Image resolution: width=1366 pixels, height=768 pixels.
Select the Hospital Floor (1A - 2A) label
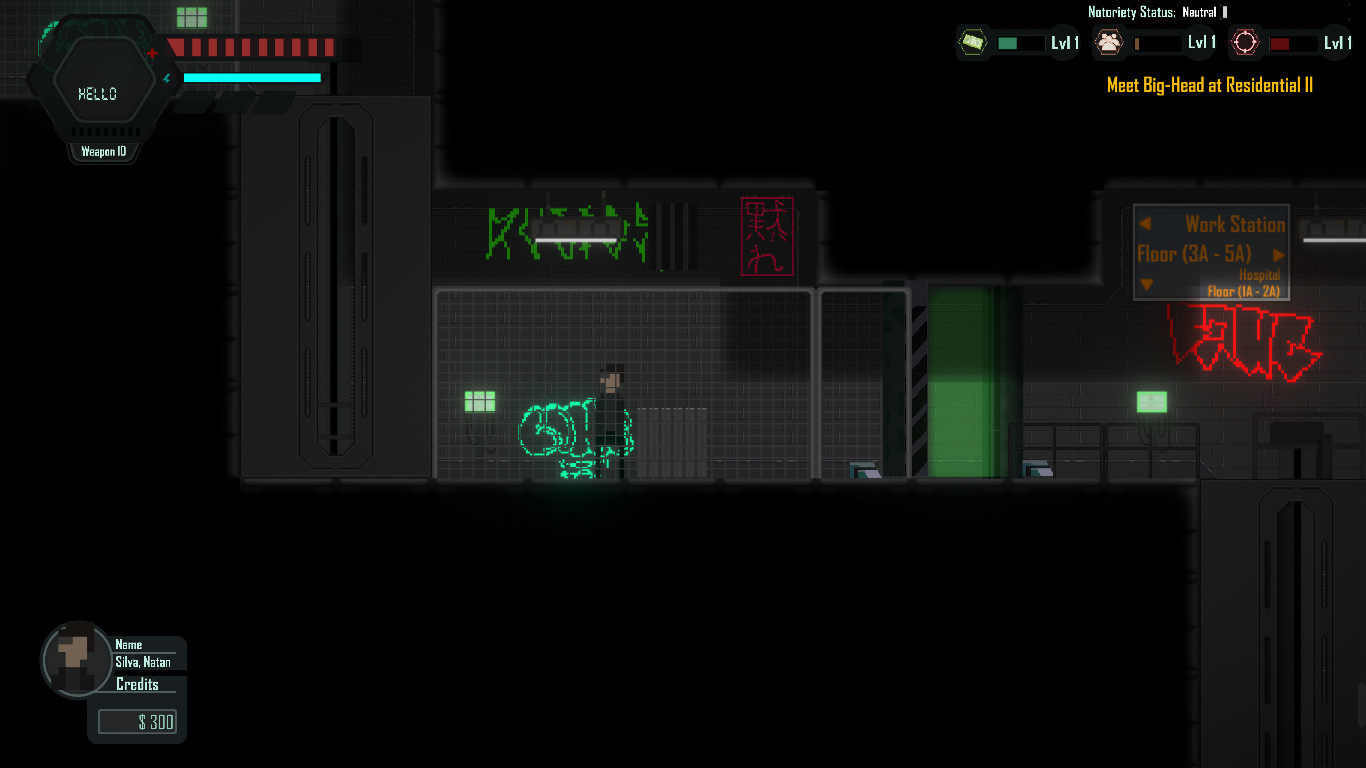point(1245,282)
